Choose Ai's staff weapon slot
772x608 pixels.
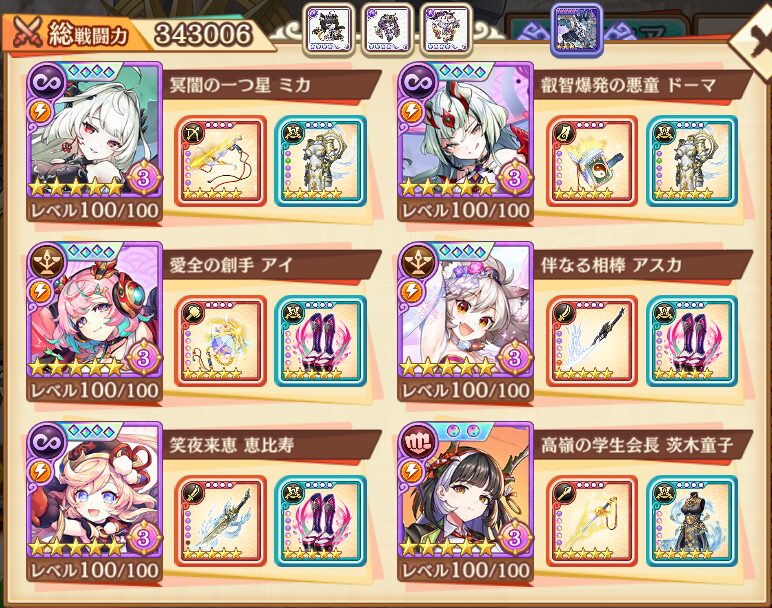(x=220, y=341)
